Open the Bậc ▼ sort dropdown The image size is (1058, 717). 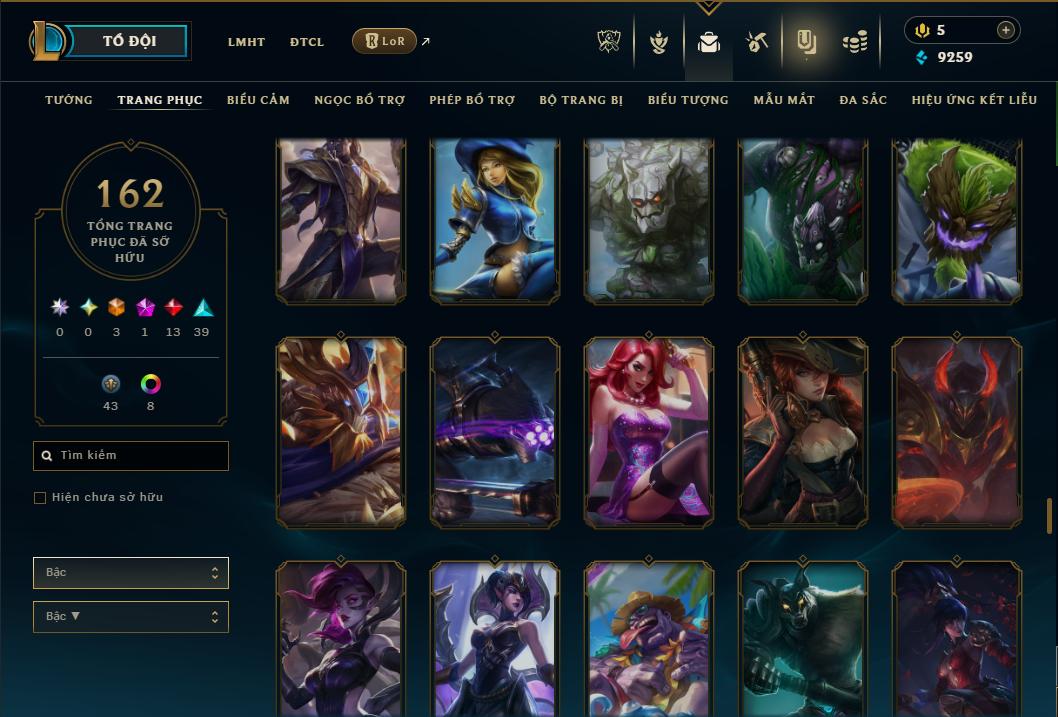[x=131, y=617]
